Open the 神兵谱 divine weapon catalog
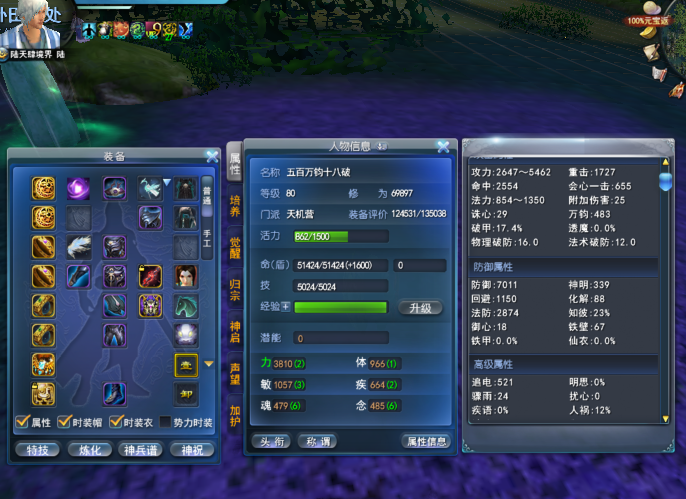 (x=140, y=450)
